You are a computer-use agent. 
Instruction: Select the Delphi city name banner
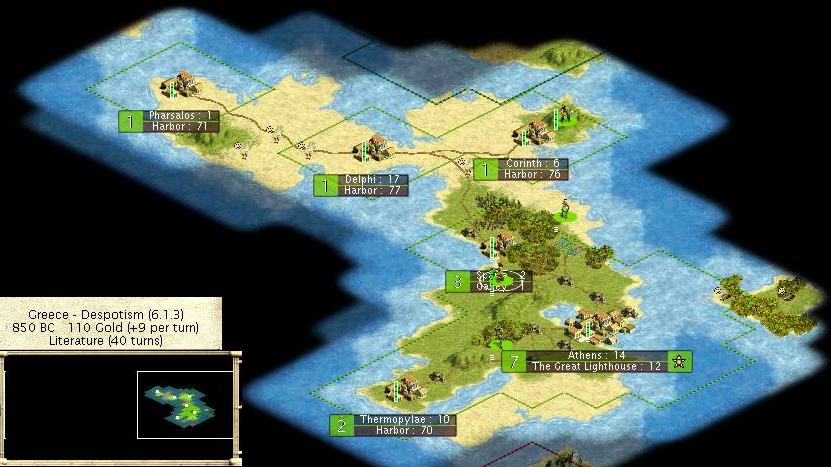point(372,179)
